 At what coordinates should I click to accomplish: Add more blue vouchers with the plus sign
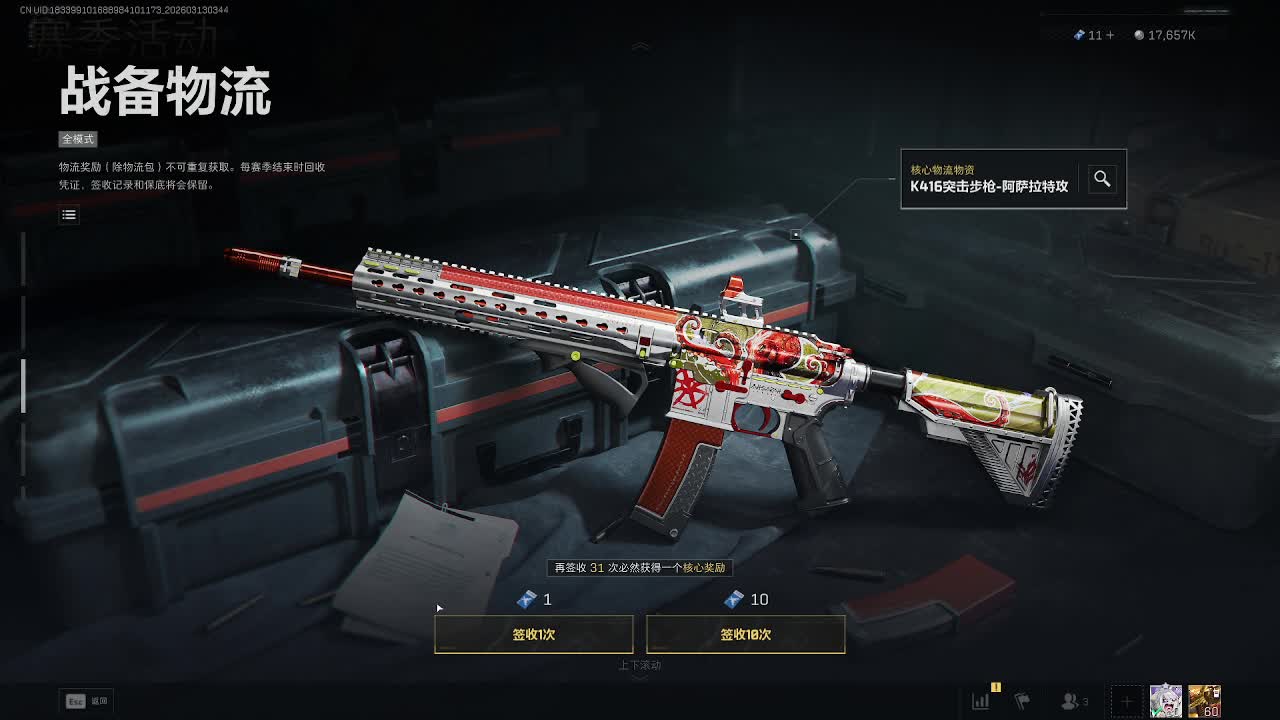tap(1110, 35)
